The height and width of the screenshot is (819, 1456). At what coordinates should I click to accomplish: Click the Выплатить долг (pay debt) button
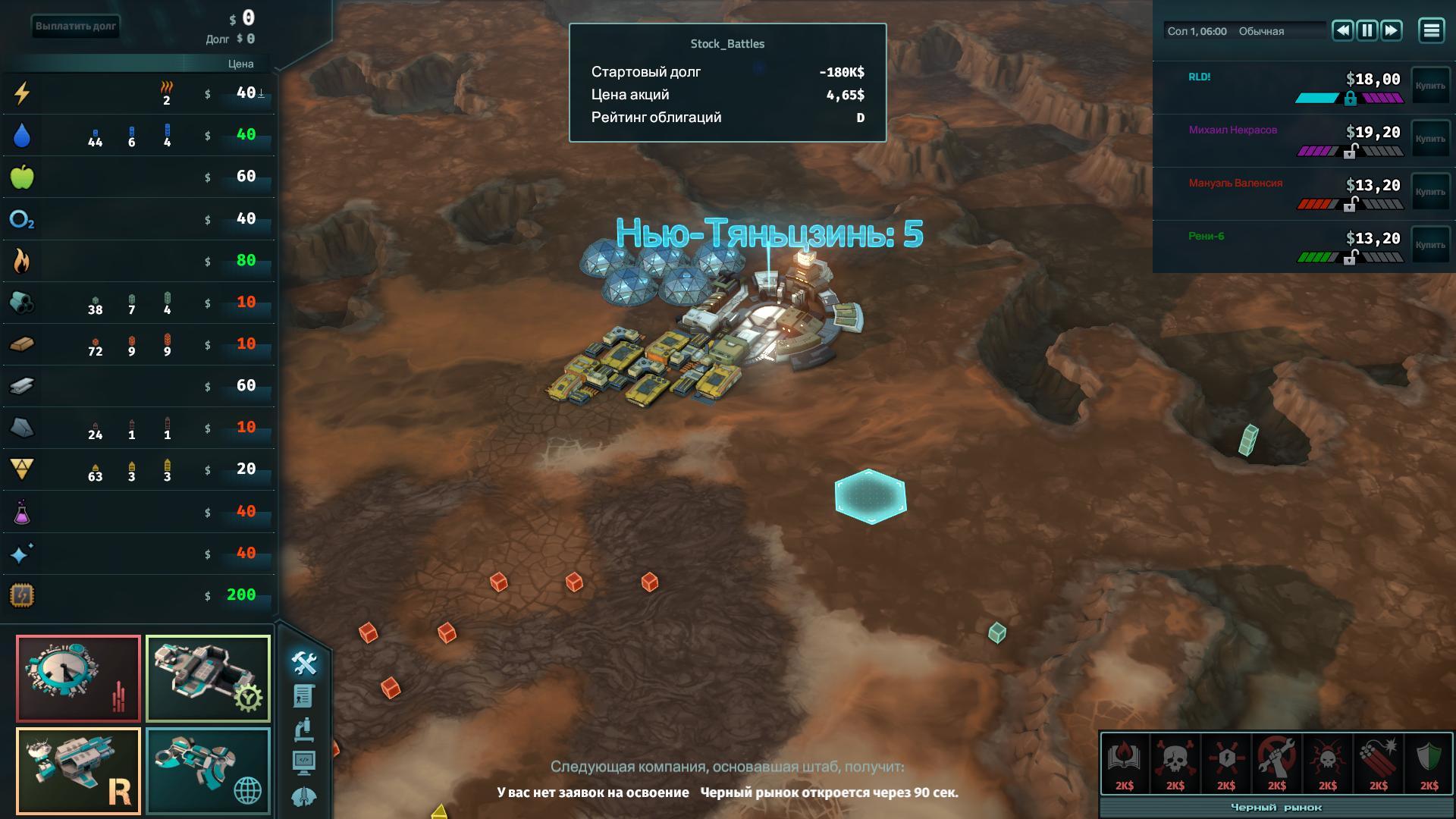pyautogui.click(x=76, y=27)
